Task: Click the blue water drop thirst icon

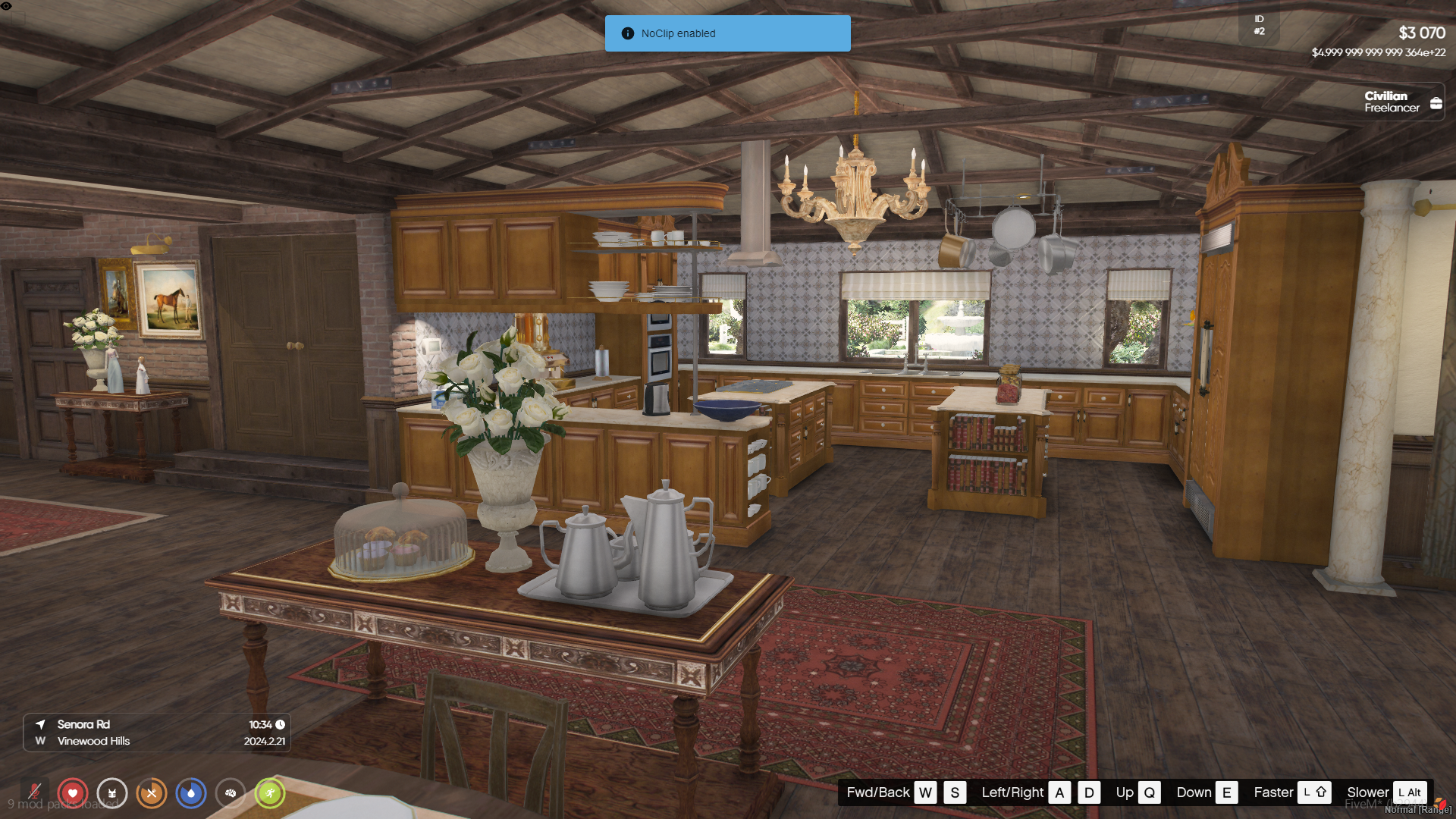Action: [x=191, y=793]
